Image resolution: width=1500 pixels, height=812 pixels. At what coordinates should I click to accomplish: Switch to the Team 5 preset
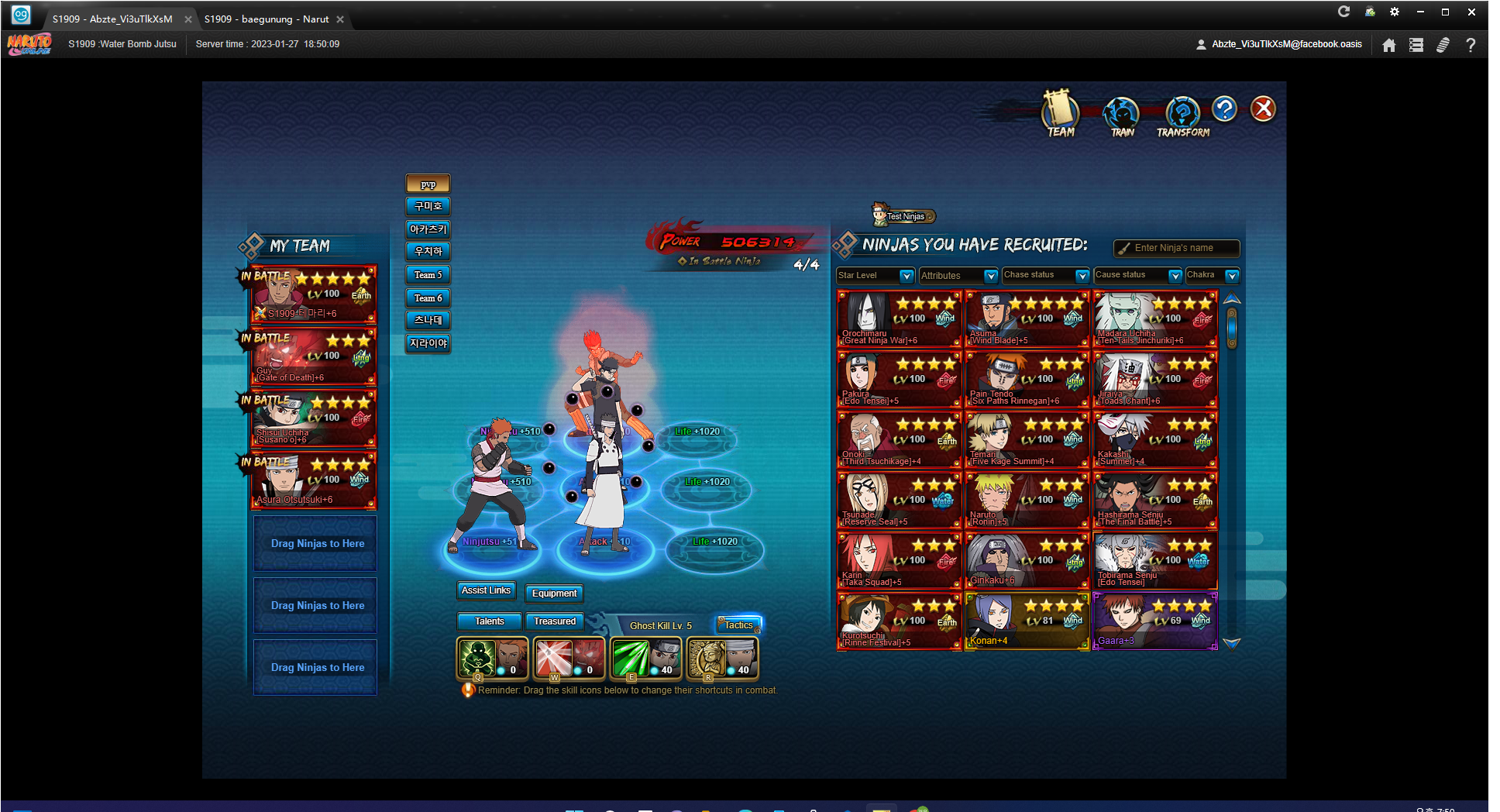tap(428, 275)
